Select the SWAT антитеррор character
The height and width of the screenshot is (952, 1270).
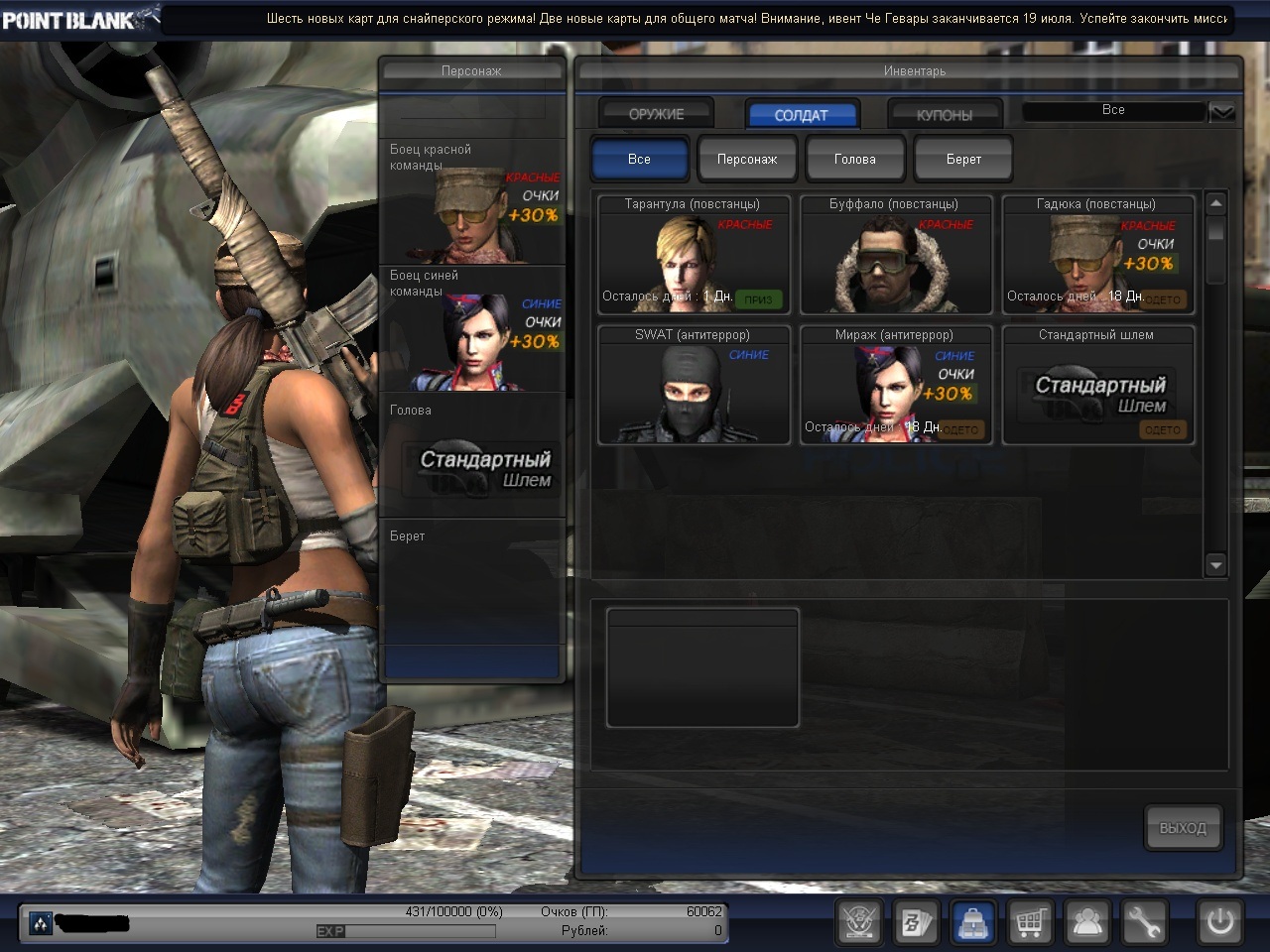694,385
